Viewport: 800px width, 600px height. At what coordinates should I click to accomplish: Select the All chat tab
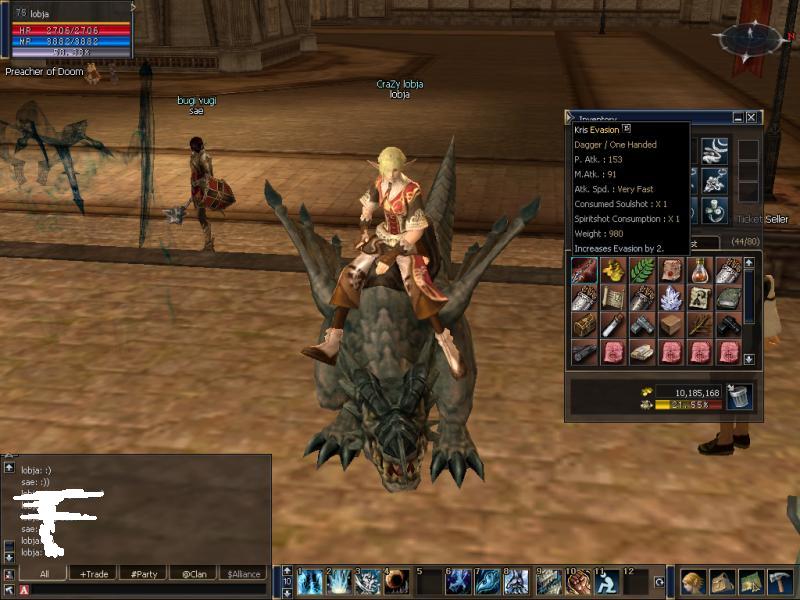45,574
